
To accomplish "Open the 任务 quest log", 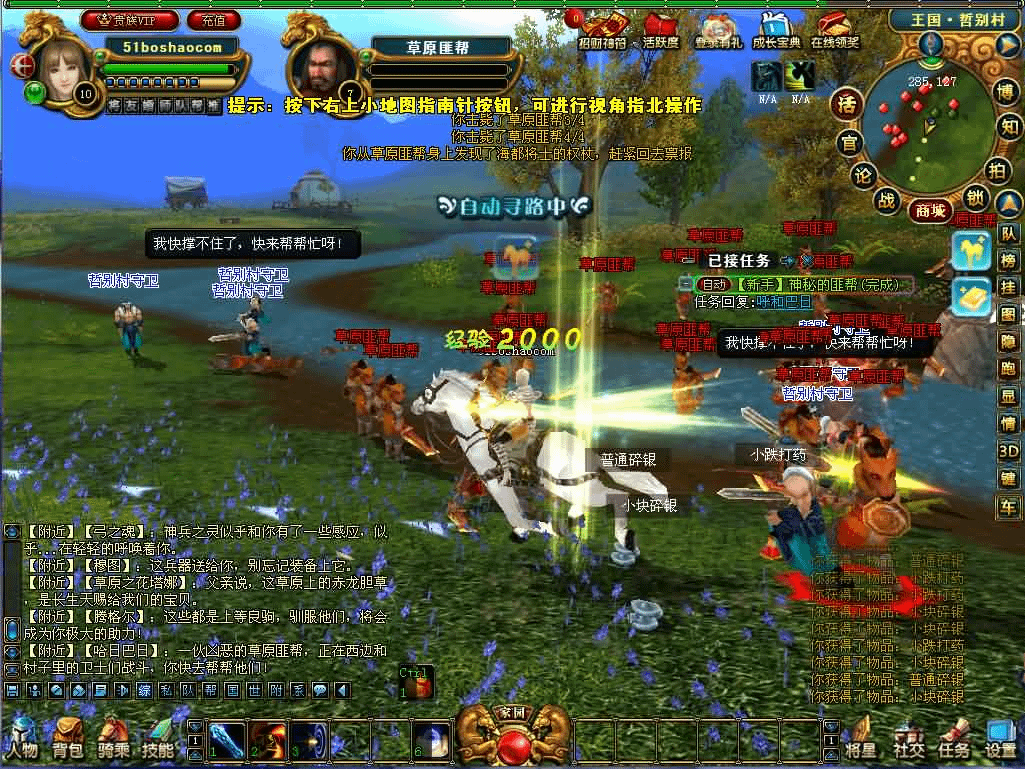I will (953, 737).
